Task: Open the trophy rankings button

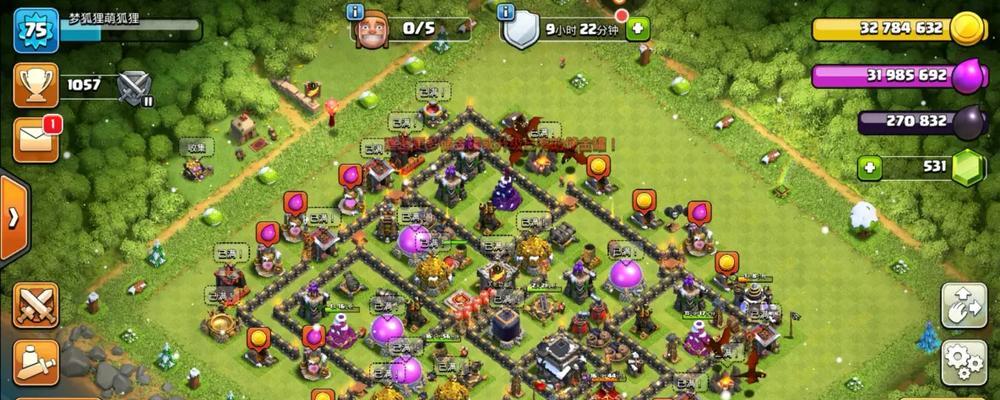Action: (x=36, y=85)
